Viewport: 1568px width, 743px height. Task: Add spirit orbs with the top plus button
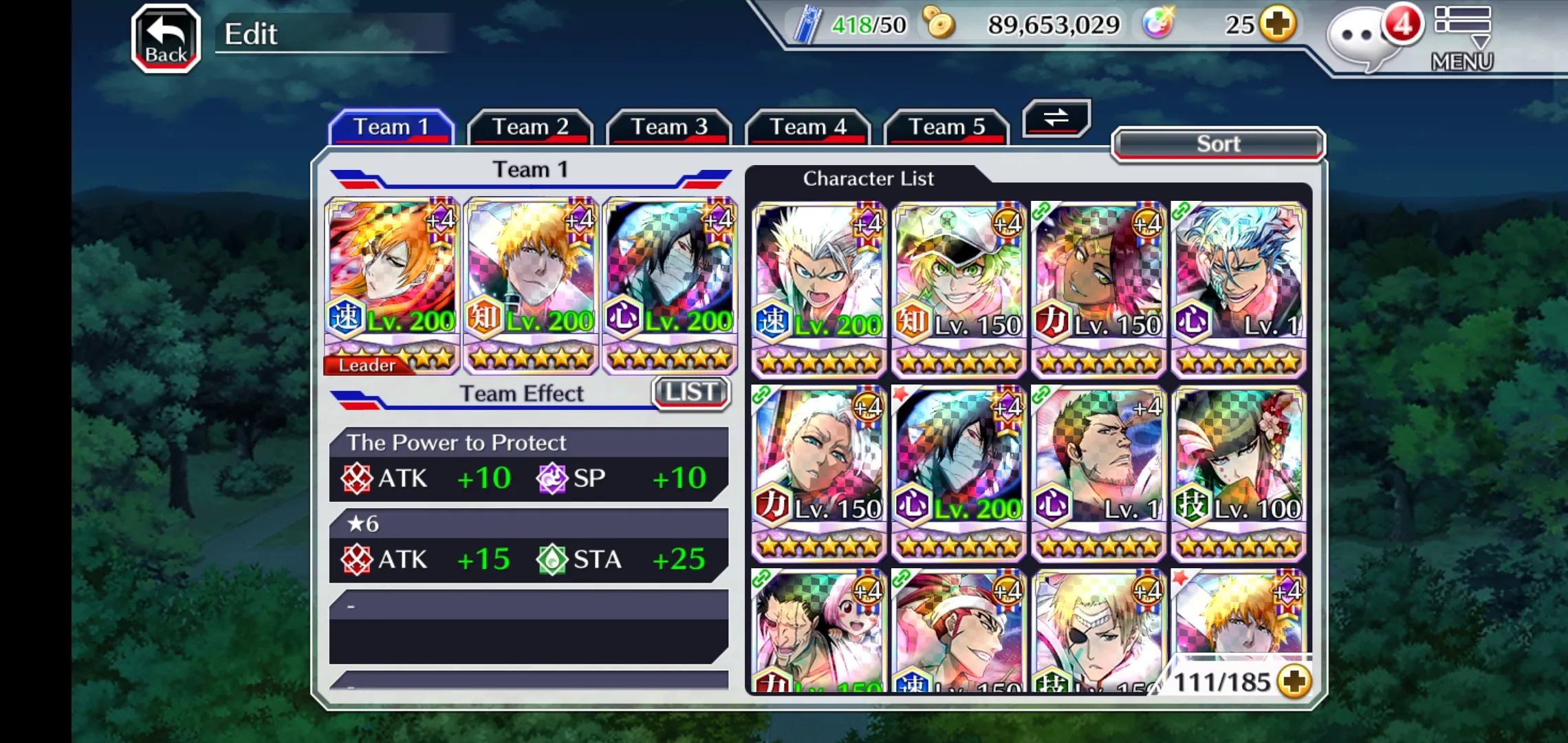1278,24
